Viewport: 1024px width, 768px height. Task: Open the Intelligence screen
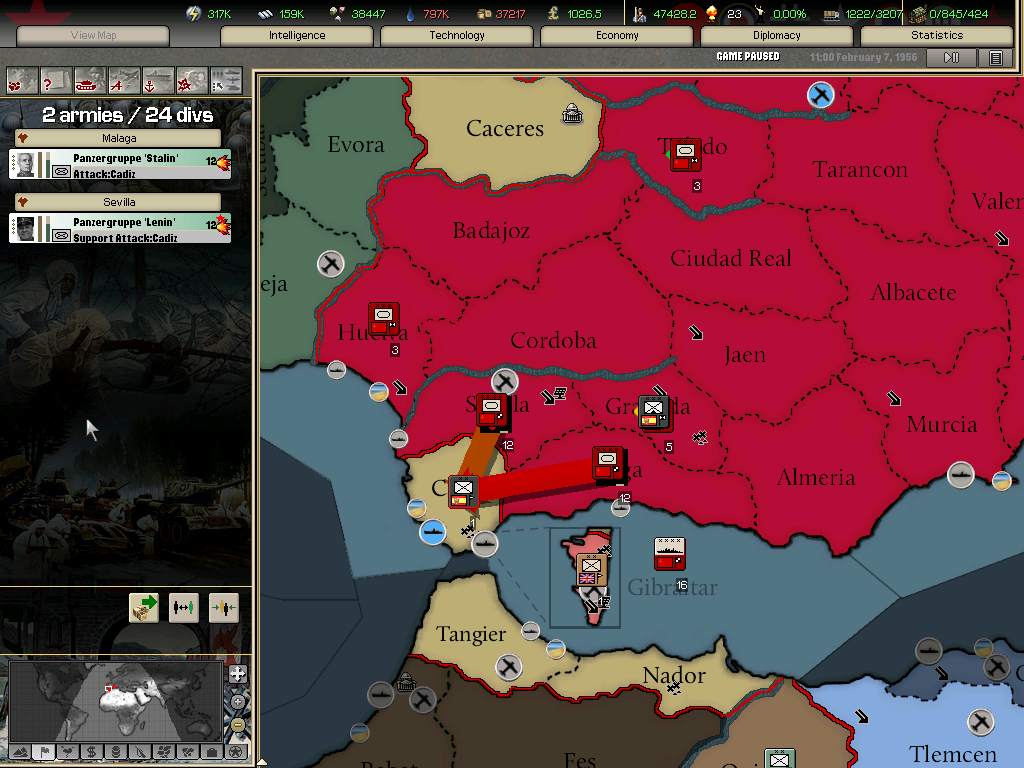[297, 35]
